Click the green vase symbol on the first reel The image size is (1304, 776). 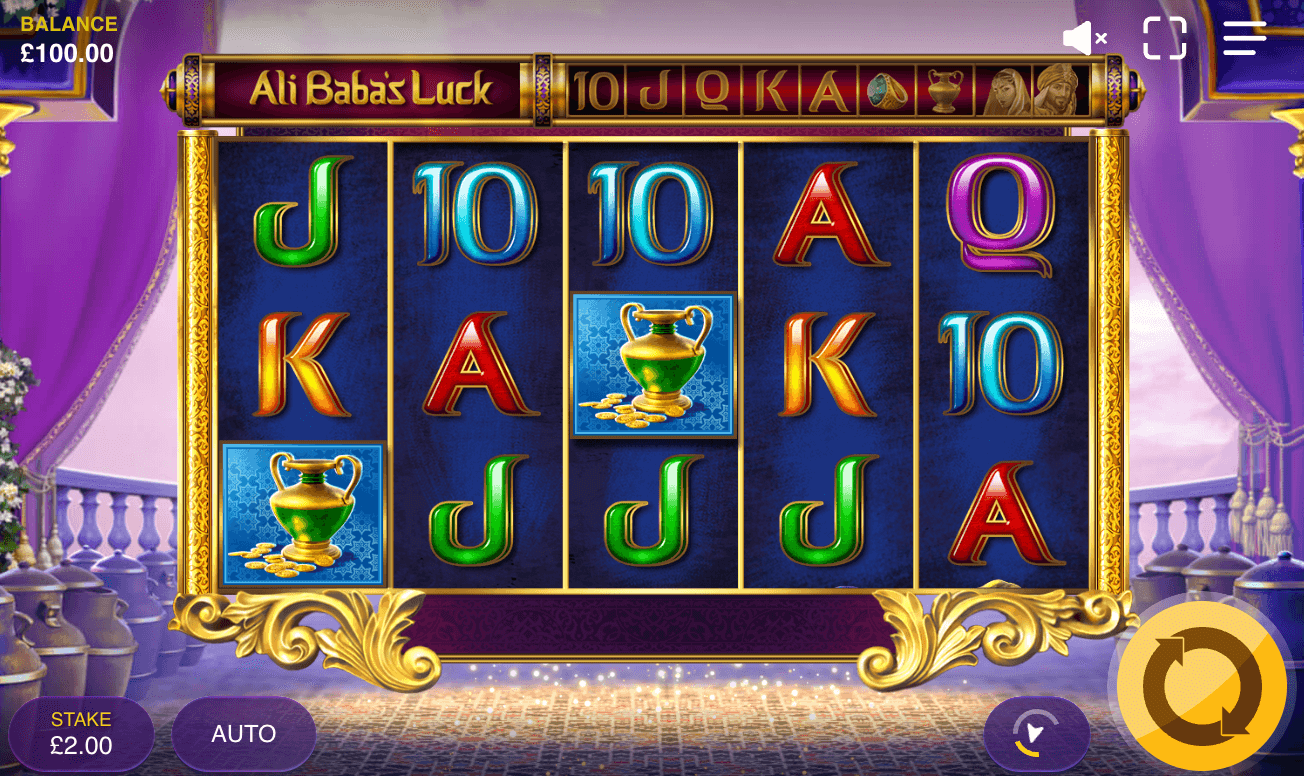pyautogui.click(x=304, y=512)
